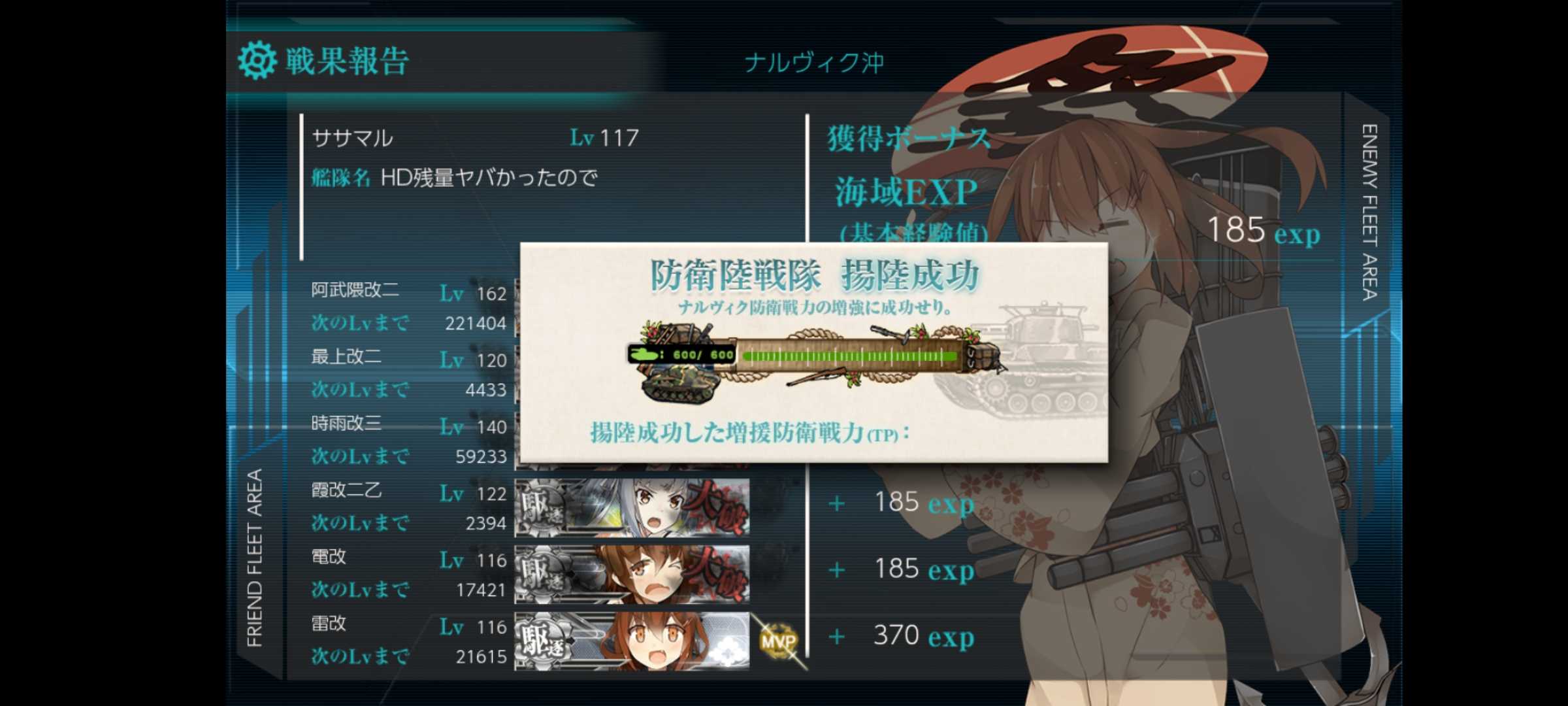
Task: Select 電改's heavily damaged ship banner
Action: (632, 574)
